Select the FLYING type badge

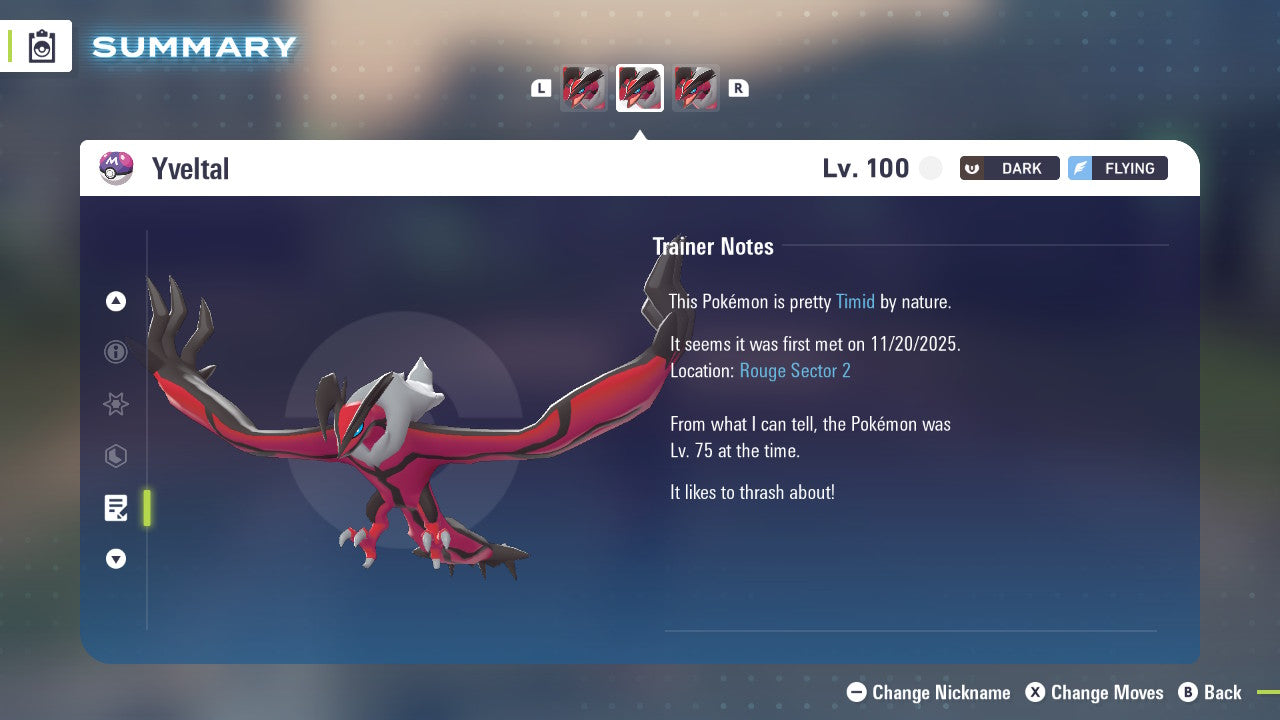tap(1117, 168)
